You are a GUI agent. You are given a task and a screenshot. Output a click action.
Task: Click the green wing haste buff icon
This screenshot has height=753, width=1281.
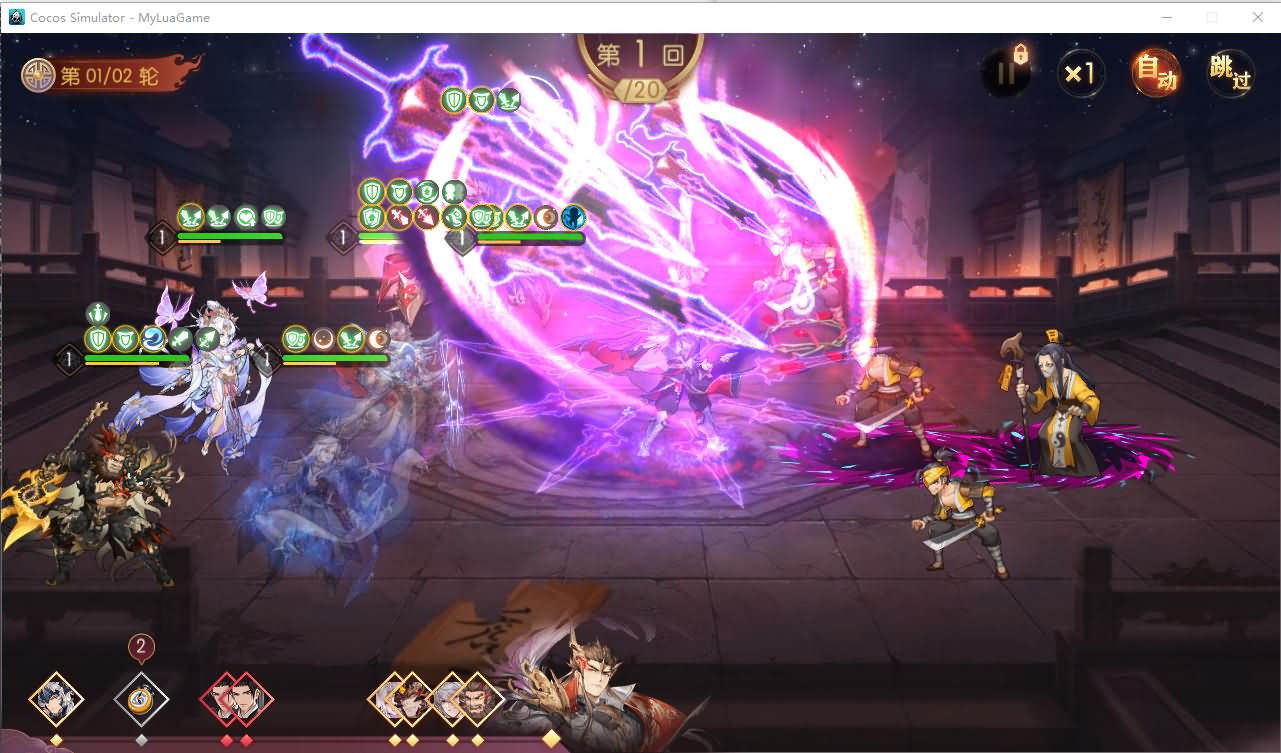519,217
